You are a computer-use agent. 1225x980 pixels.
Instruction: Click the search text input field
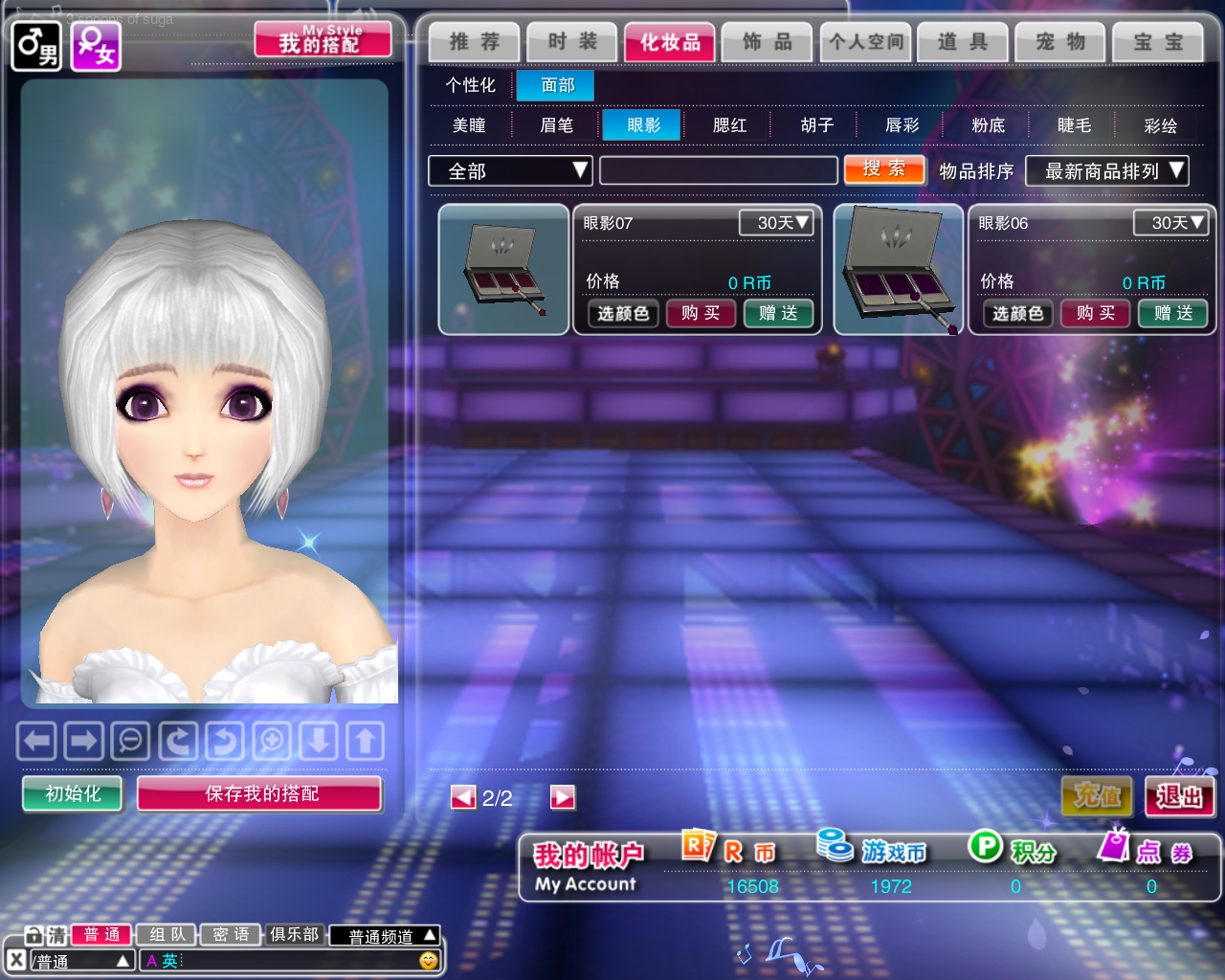coord(718,171)
